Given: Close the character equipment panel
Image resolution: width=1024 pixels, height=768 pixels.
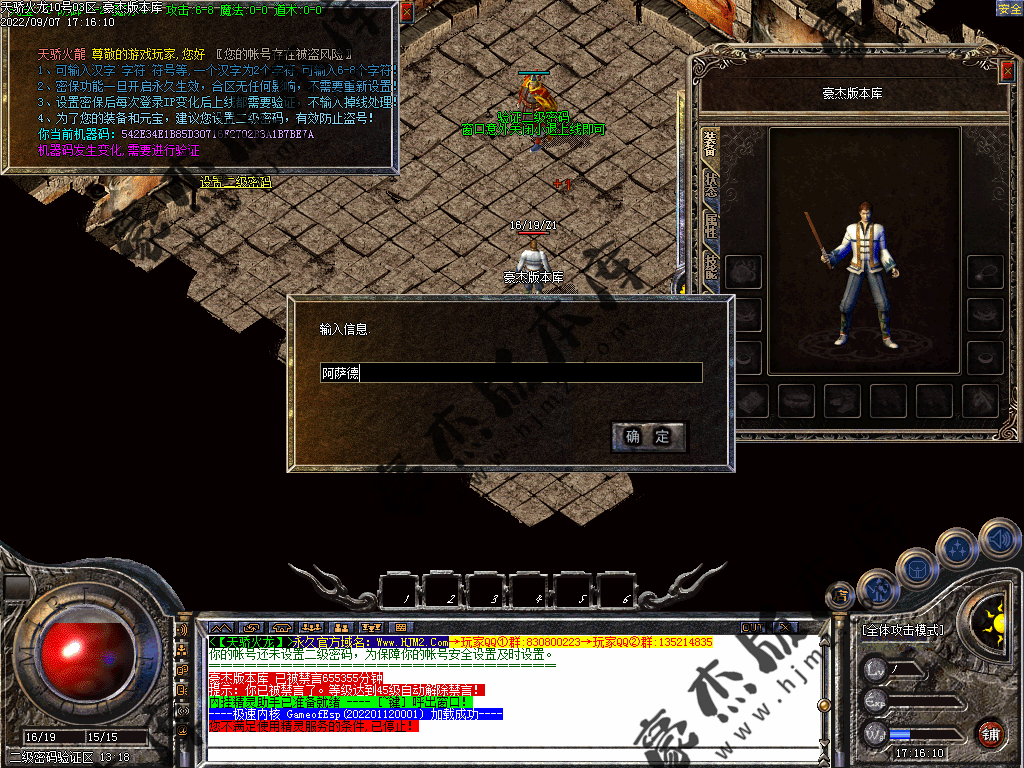Looking at the screenshot, I should (x=1006, y=72).
